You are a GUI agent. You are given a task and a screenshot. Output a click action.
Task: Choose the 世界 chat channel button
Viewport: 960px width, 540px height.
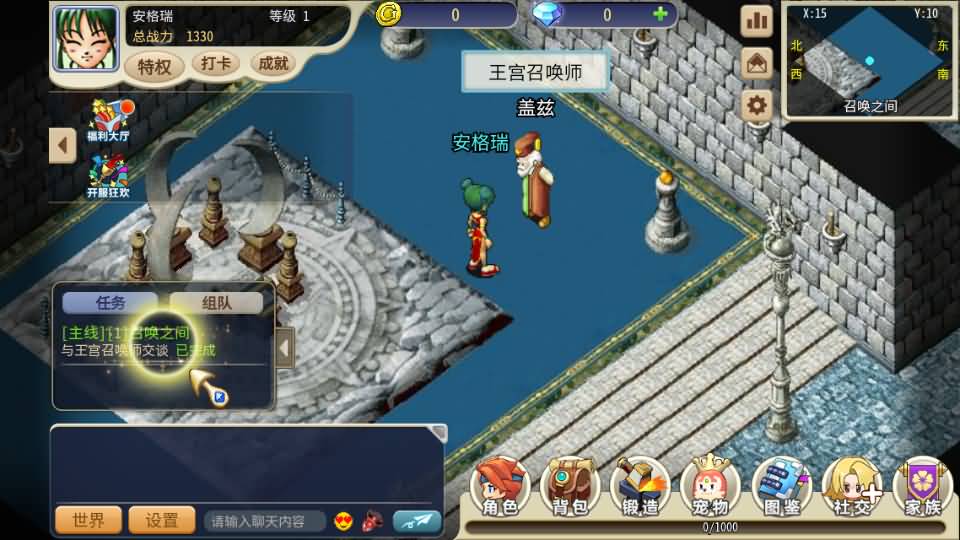click(x=88, y=520)
